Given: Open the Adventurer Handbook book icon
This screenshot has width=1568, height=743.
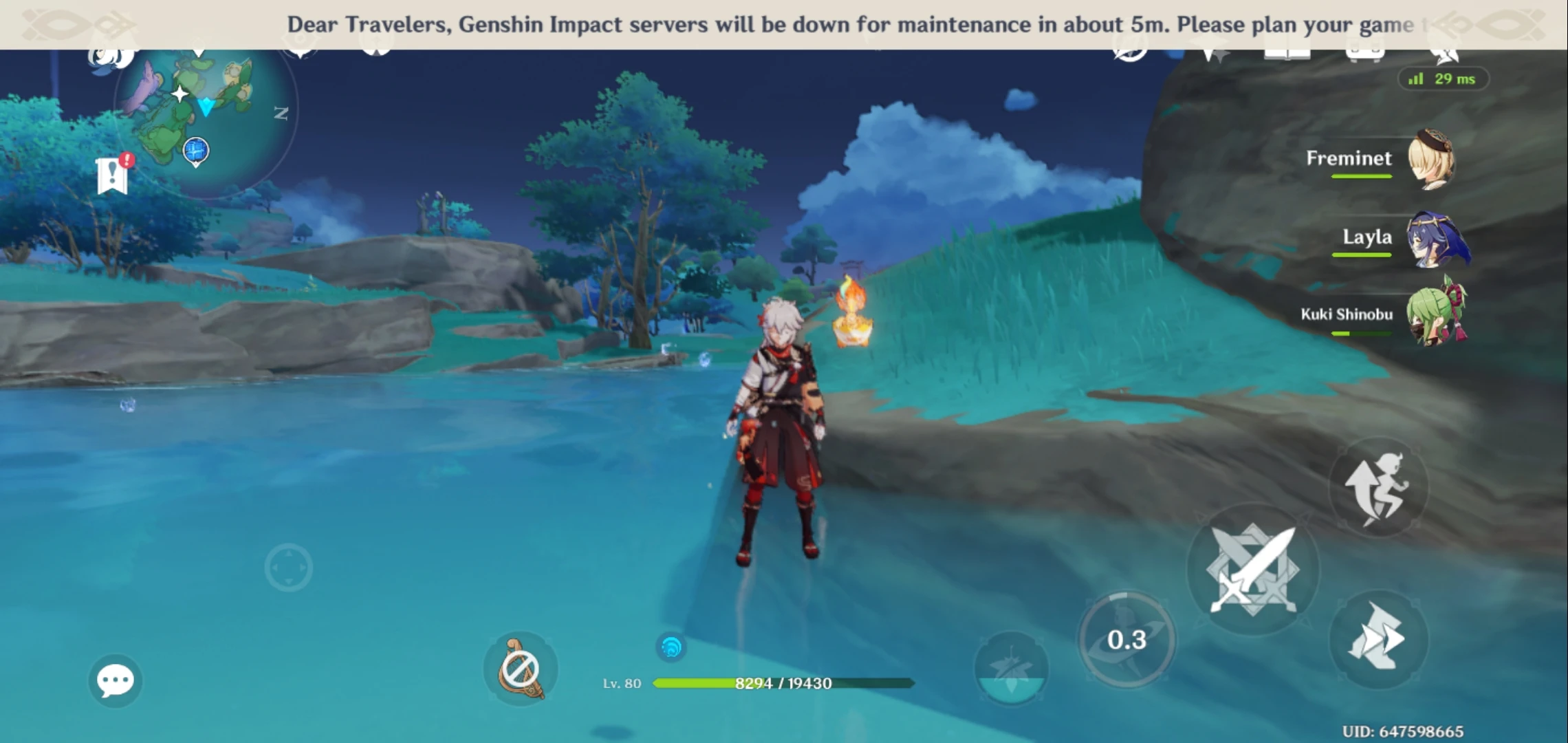Looking at the screenshot, I should pyautogui.click(x=1287, y=48).
